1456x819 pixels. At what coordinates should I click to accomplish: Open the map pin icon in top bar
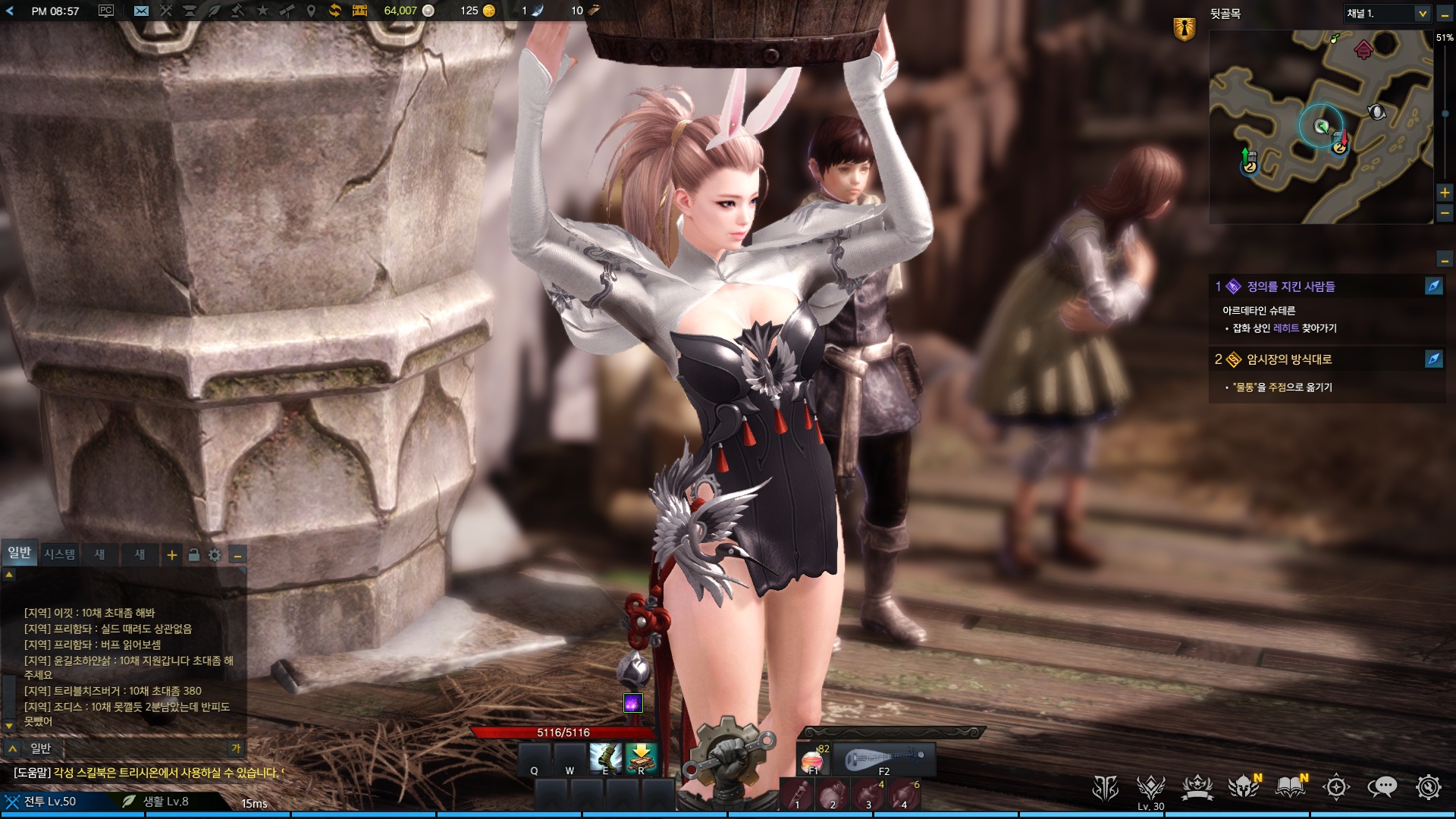[x=311, y=11]
